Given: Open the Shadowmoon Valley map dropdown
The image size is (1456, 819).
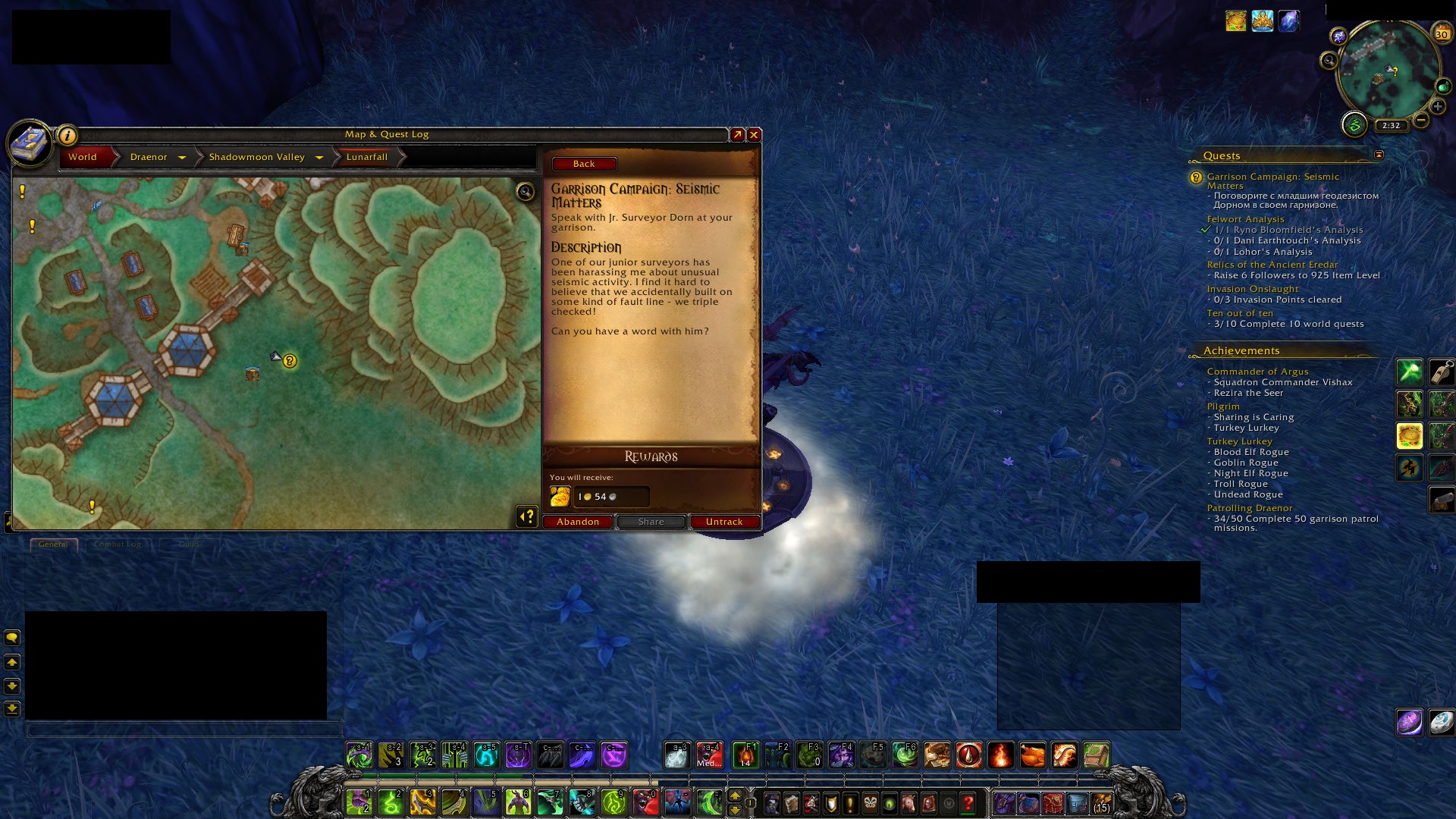Looking at the screenshot, I should pyautogui.click(x=319, y=158).
